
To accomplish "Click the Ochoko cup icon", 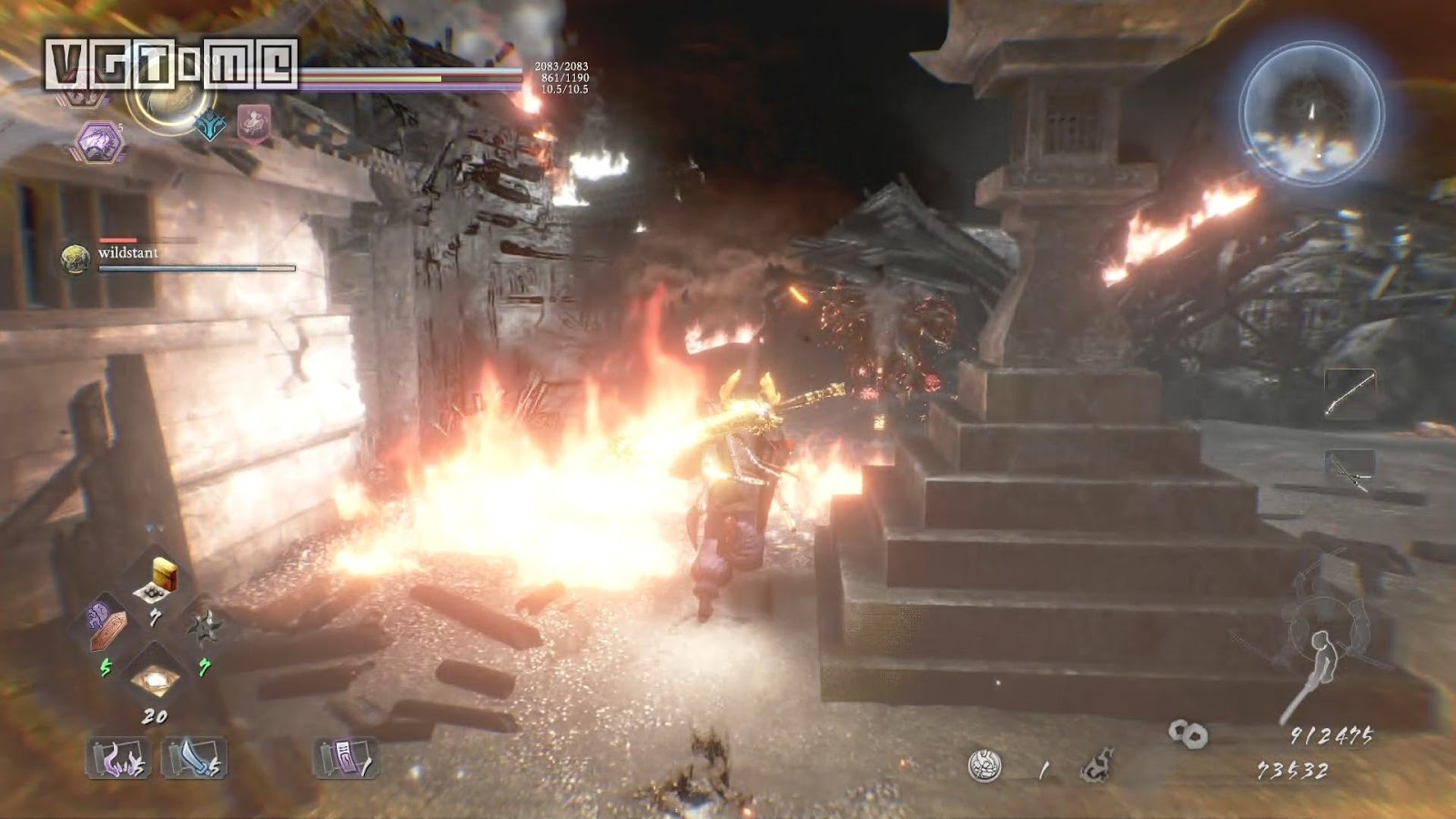I will tap(985, 767).
